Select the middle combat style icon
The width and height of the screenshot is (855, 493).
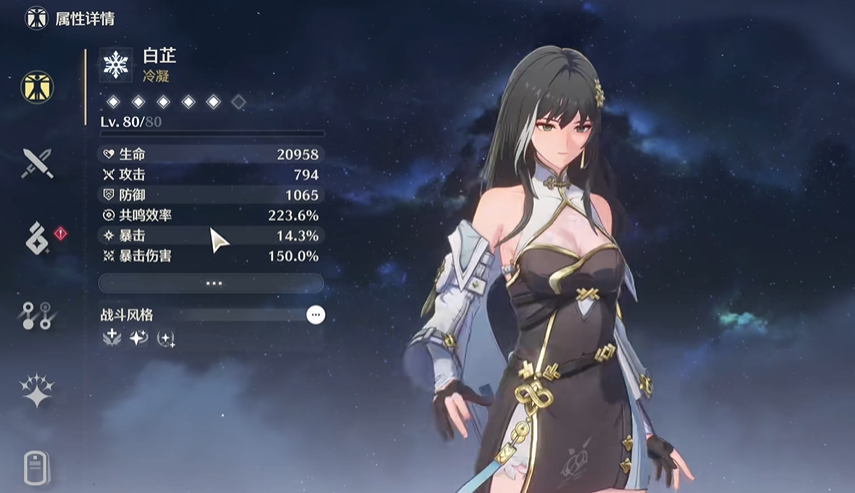tap(139, 338)
